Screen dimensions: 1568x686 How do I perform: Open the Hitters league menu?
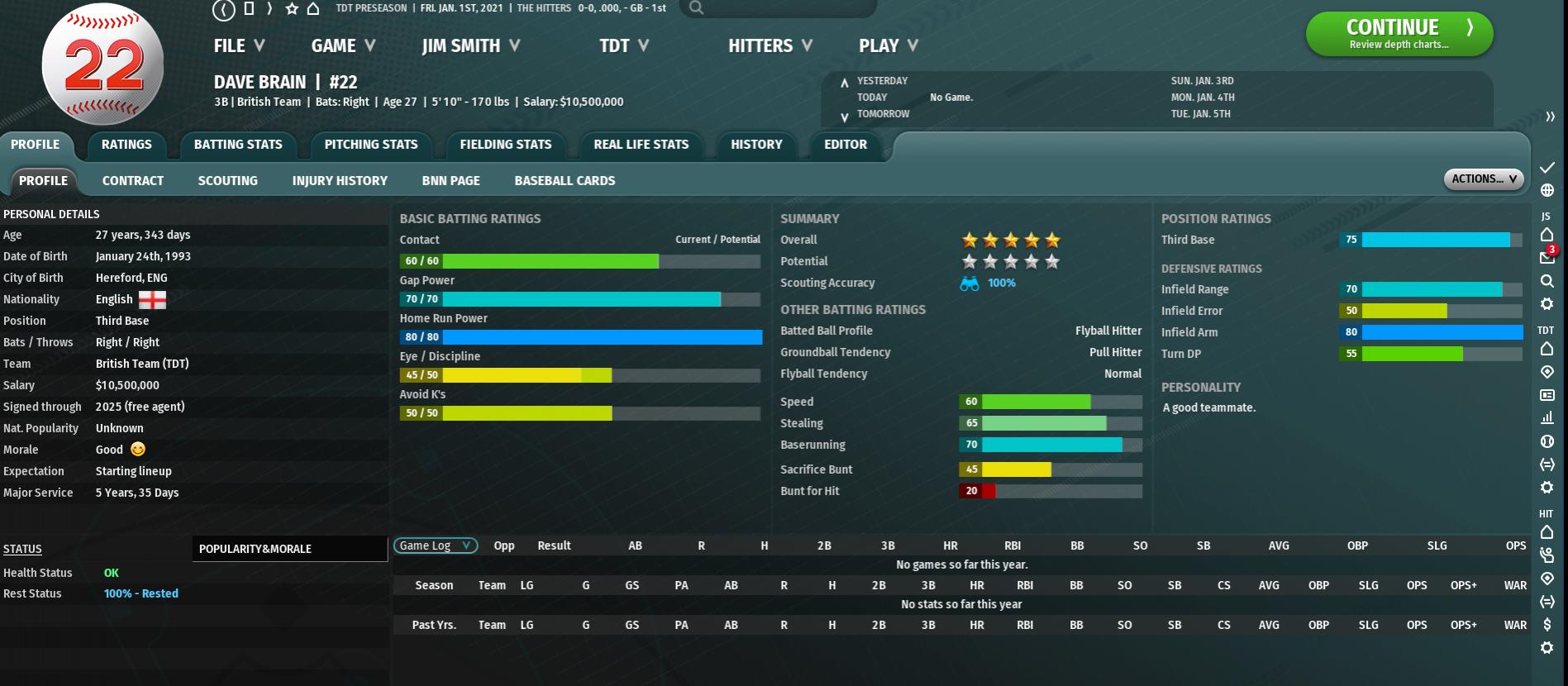click(x=770, y=46)
